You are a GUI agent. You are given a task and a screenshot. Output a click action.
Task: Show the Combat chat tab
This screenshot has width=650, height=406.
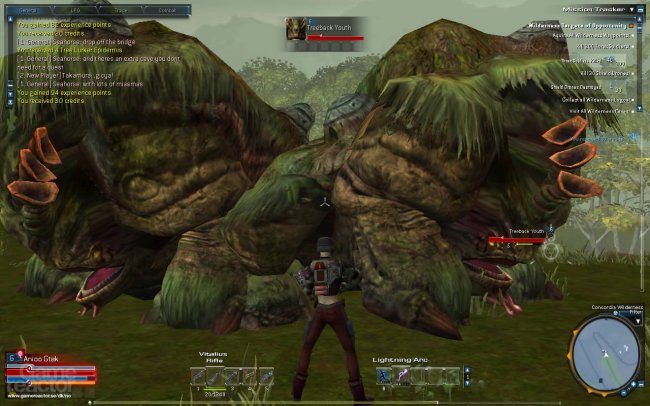coord(167,10)
